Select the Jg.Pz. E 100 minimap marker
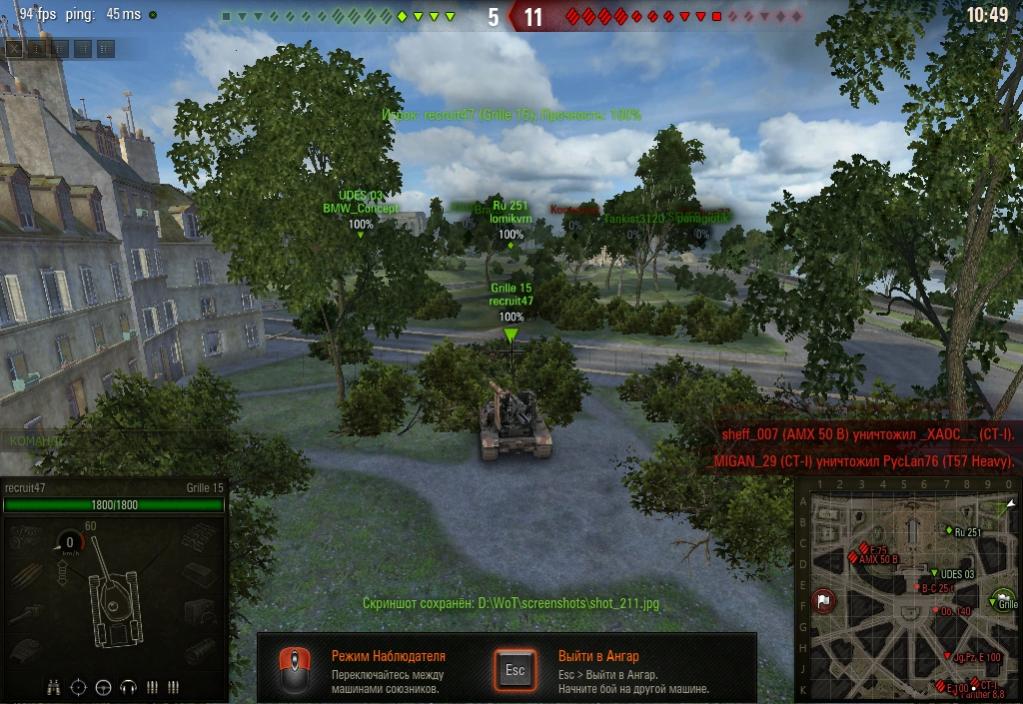Image resolution: width=1023 pixels, height=704 pixels. 947,656
